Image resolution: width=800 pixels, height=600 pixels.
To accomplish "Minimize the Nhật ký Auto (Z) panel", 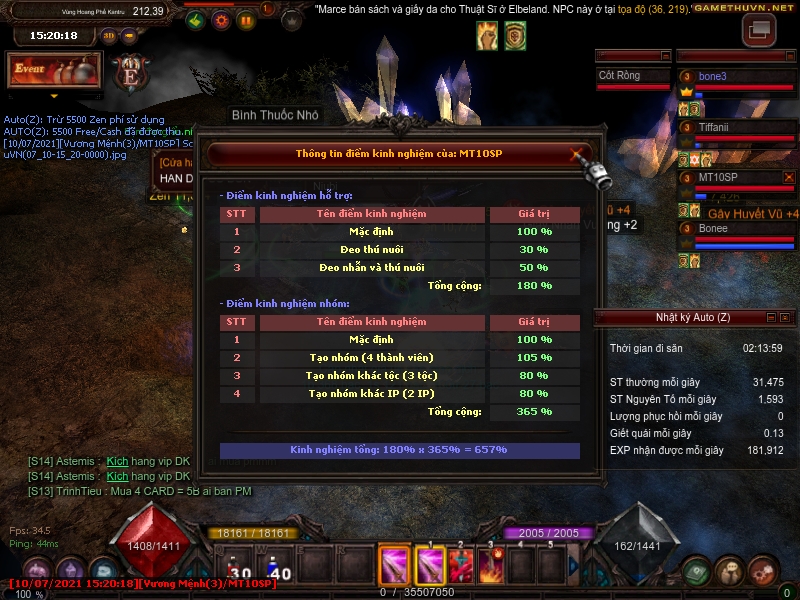I will coord(771,318).
